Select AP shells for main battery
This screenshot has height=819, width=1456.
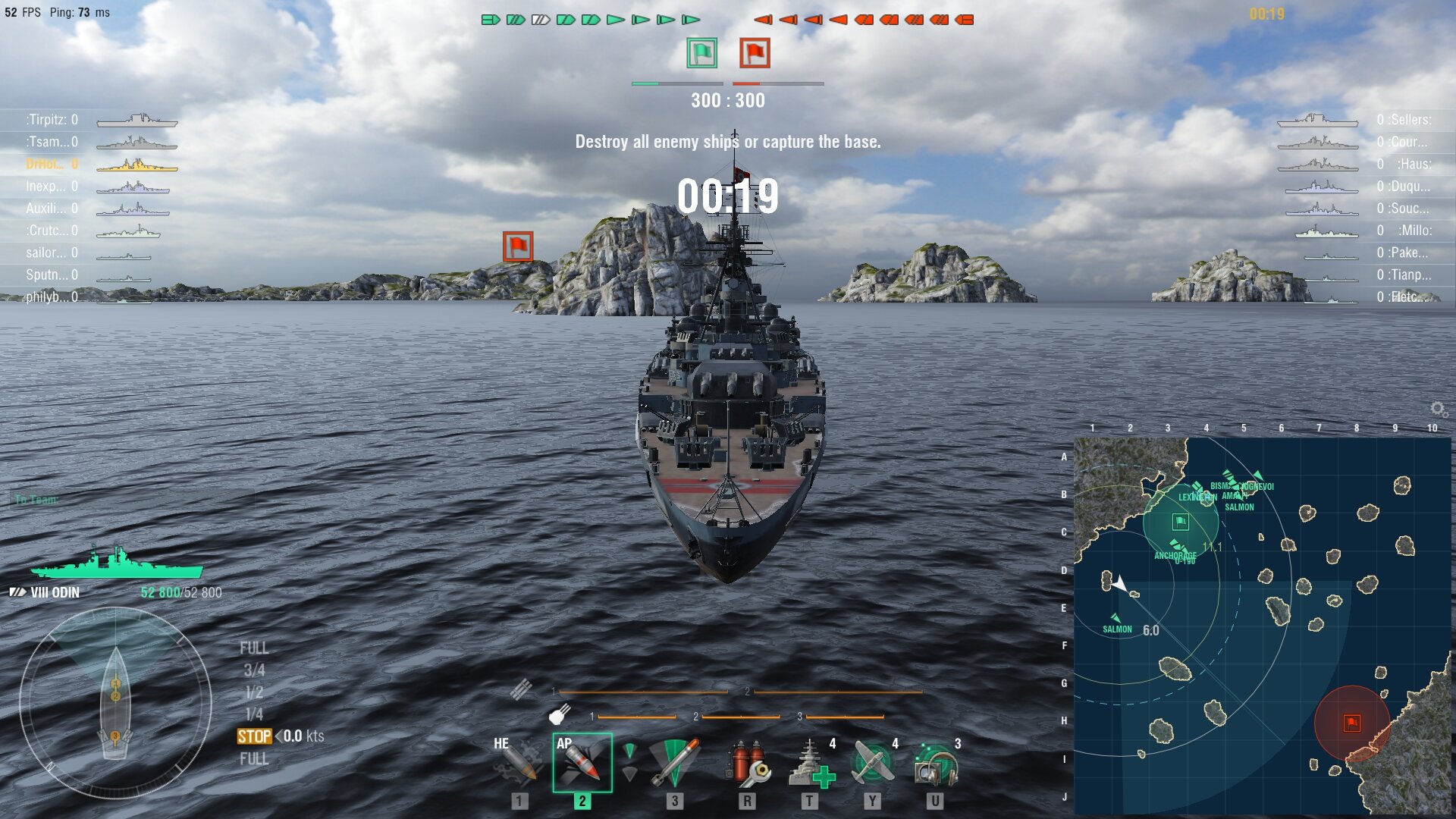[x=582, y=762]
